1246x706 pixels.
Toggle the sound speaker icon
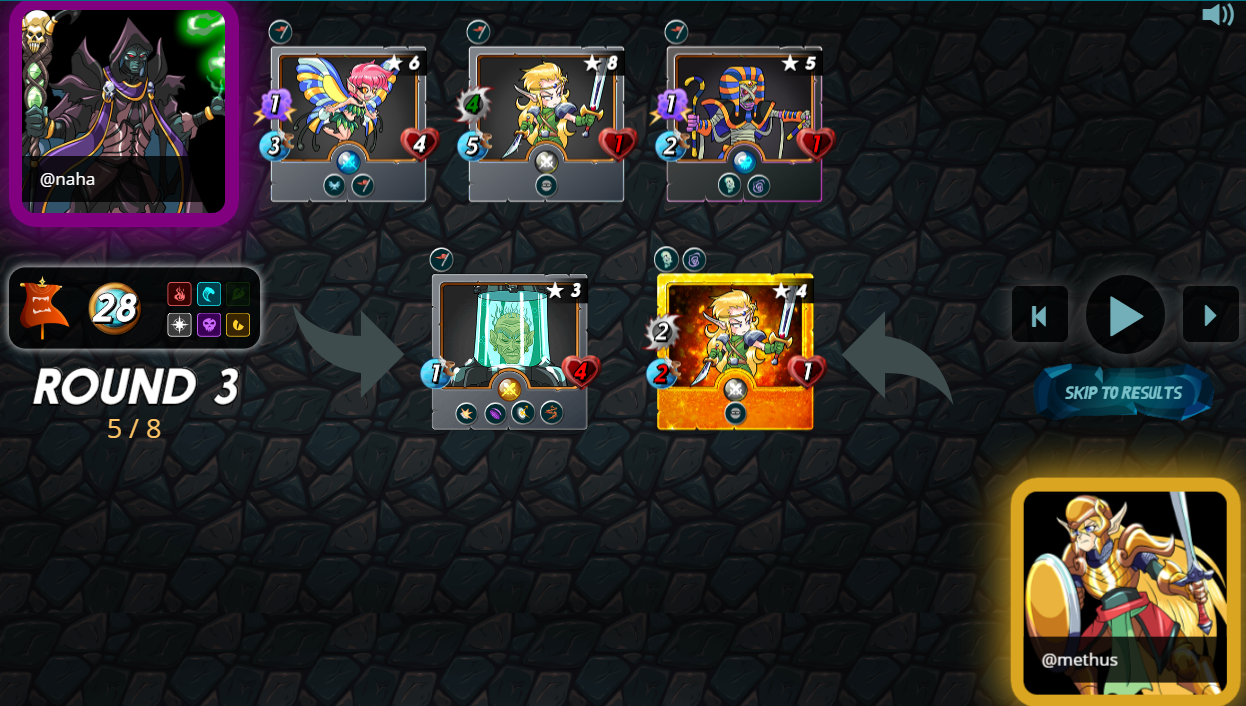click(1217, 15)
